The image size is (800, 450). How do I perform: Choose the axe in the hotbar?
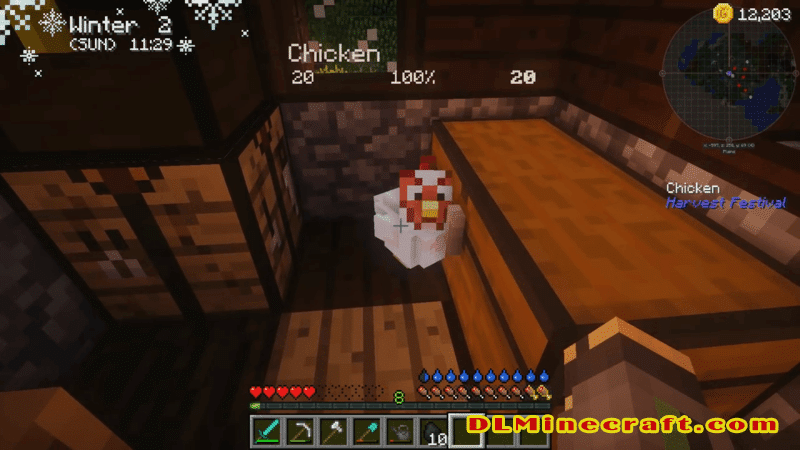click(x=332, y=432)
